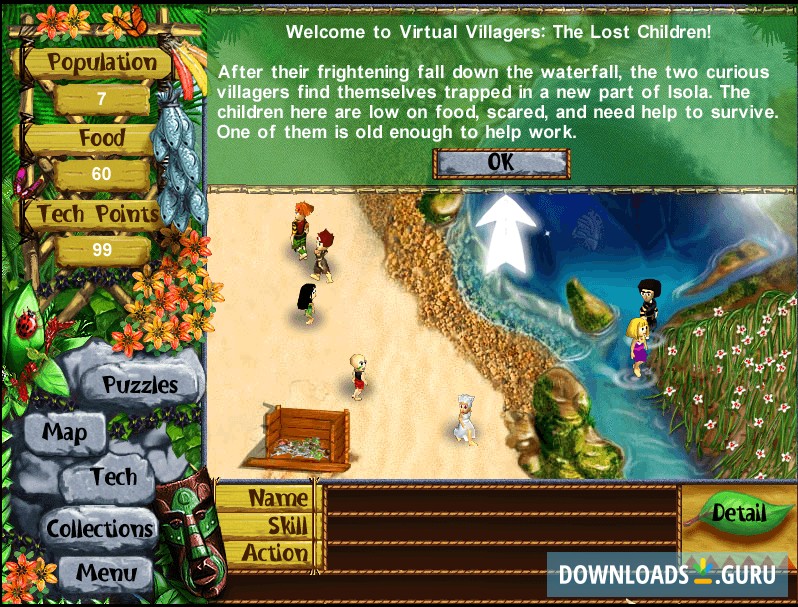
Task: Open the Tech upgrades screen
Action: coord(113,477)
